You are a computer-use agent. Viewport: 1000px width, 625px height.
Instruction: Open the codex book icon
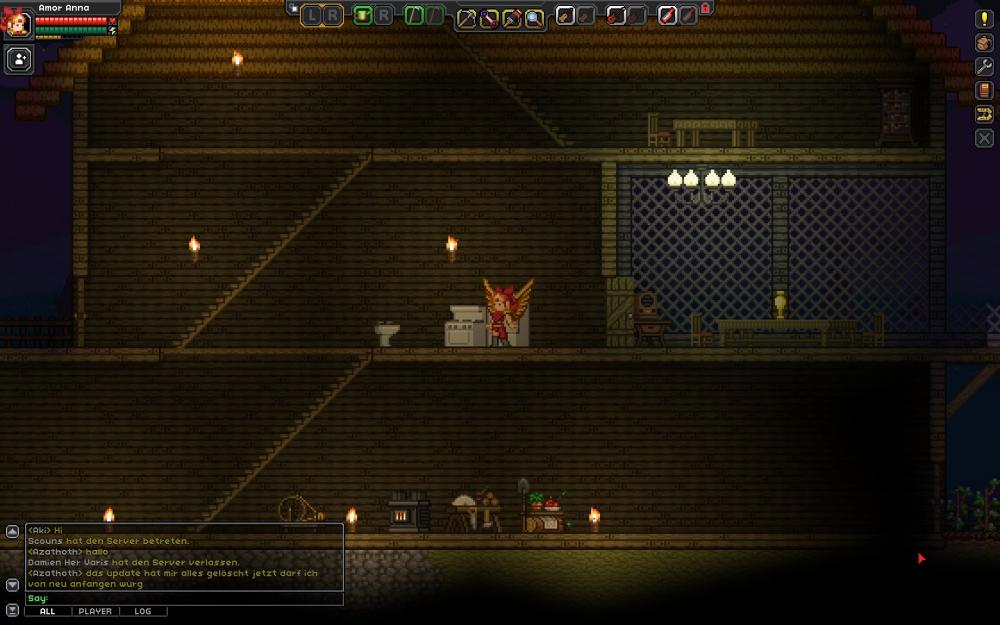point(984,90)
